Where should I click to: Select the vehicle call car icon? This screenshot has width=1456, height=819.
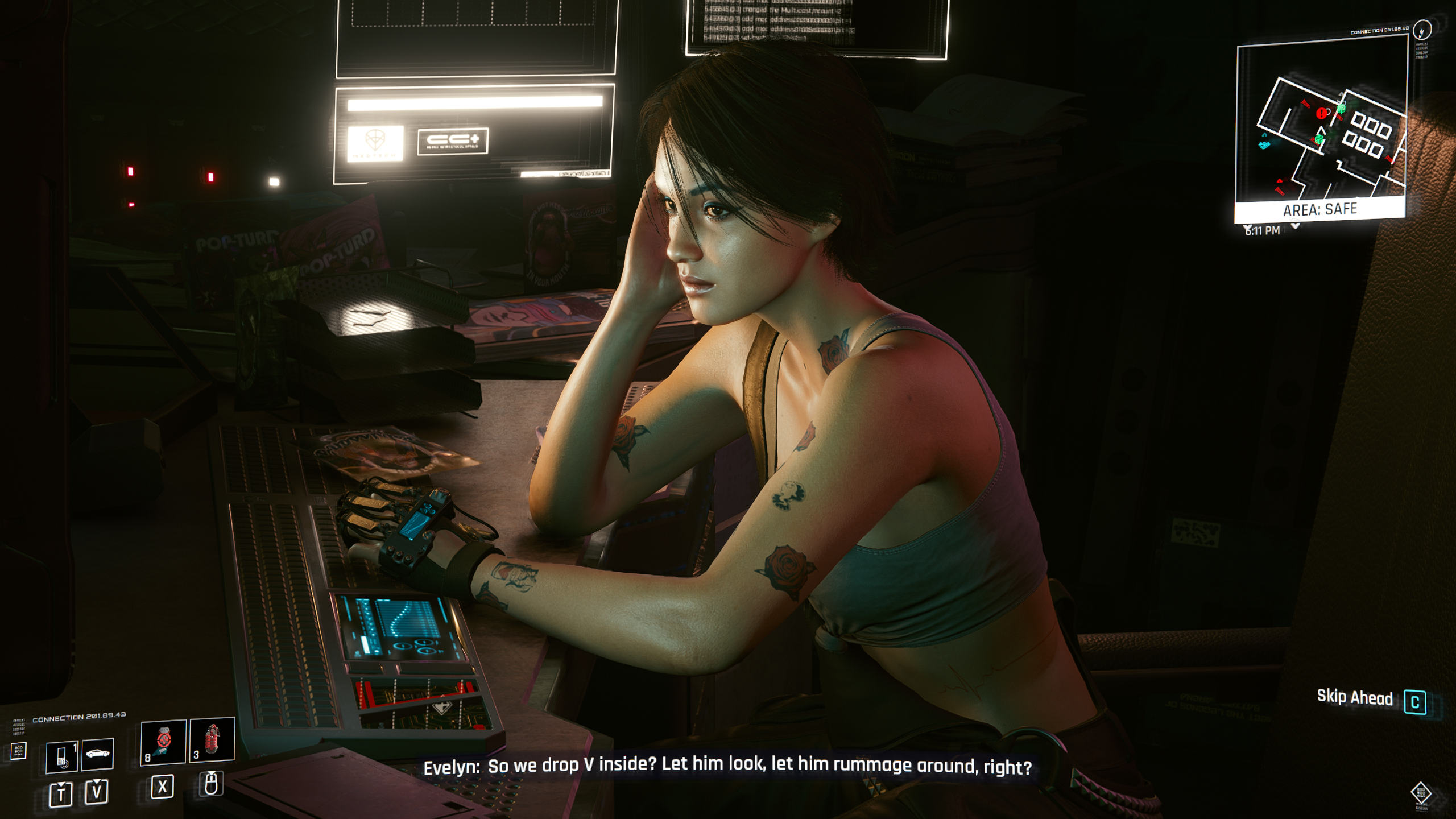click(98, 754)
